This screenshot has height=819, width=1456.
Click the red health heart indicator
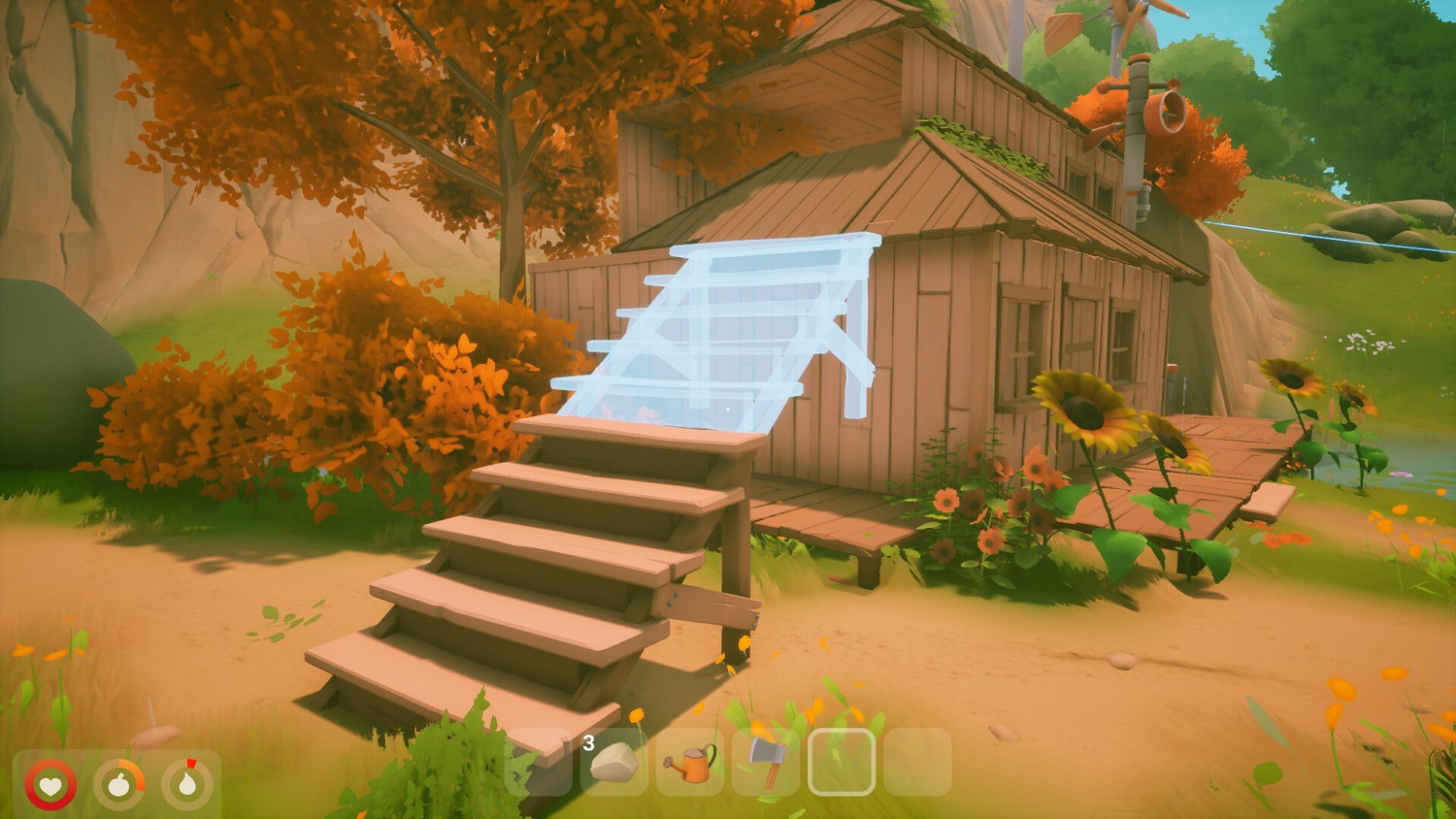pyautogui.click(x=51, y=784)
